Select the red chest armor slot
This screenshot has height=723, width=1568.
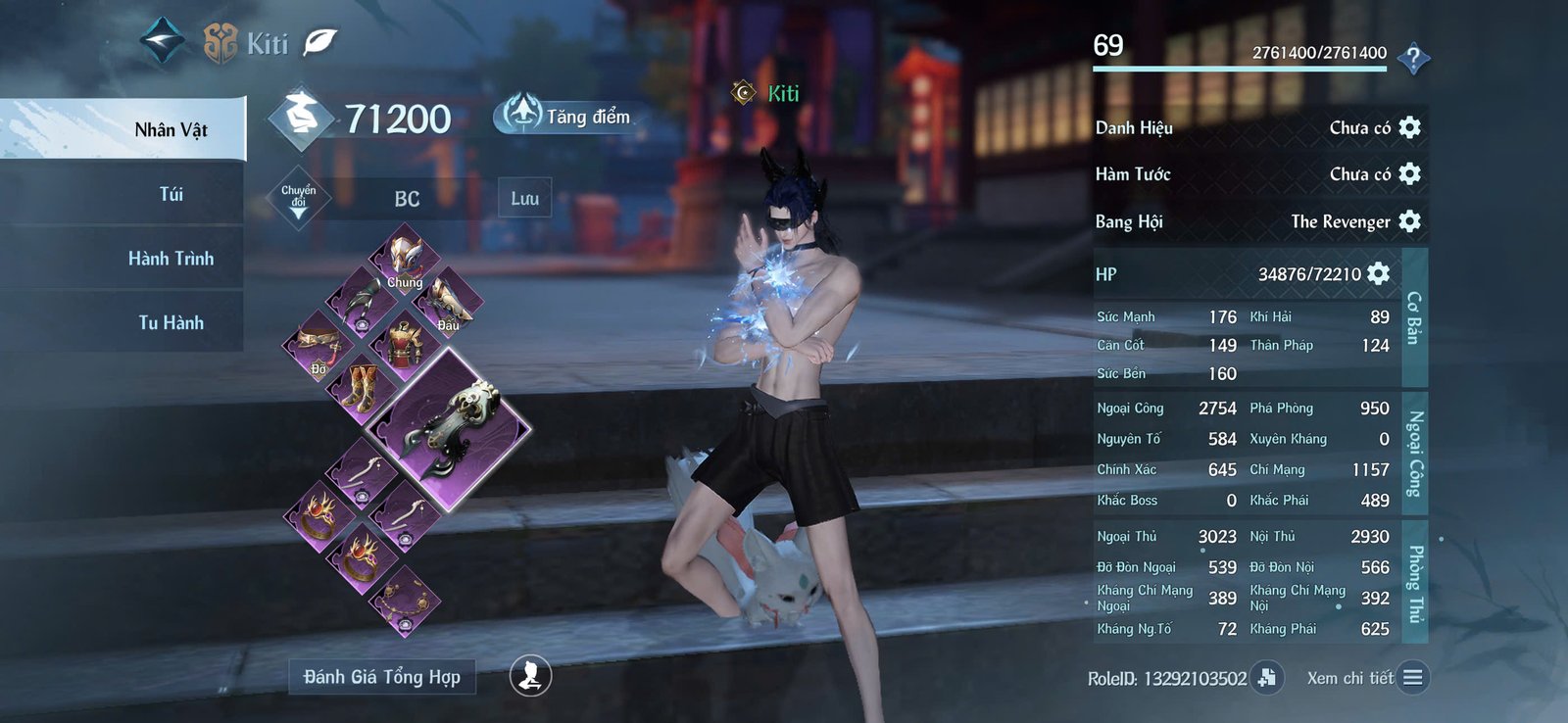tap(404, 341)
